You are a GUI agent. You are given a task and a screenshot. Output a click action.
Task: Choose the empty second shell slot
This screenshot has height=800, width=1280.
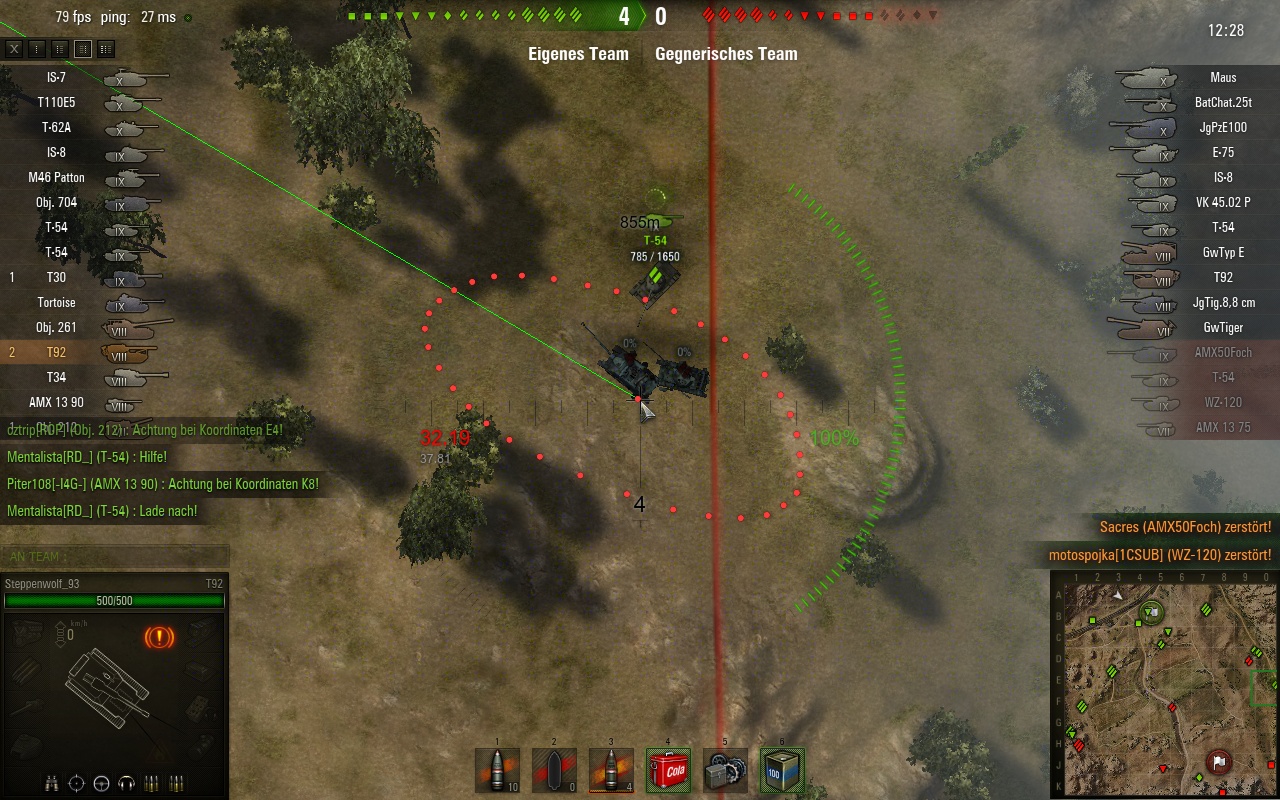pos(554,771)
